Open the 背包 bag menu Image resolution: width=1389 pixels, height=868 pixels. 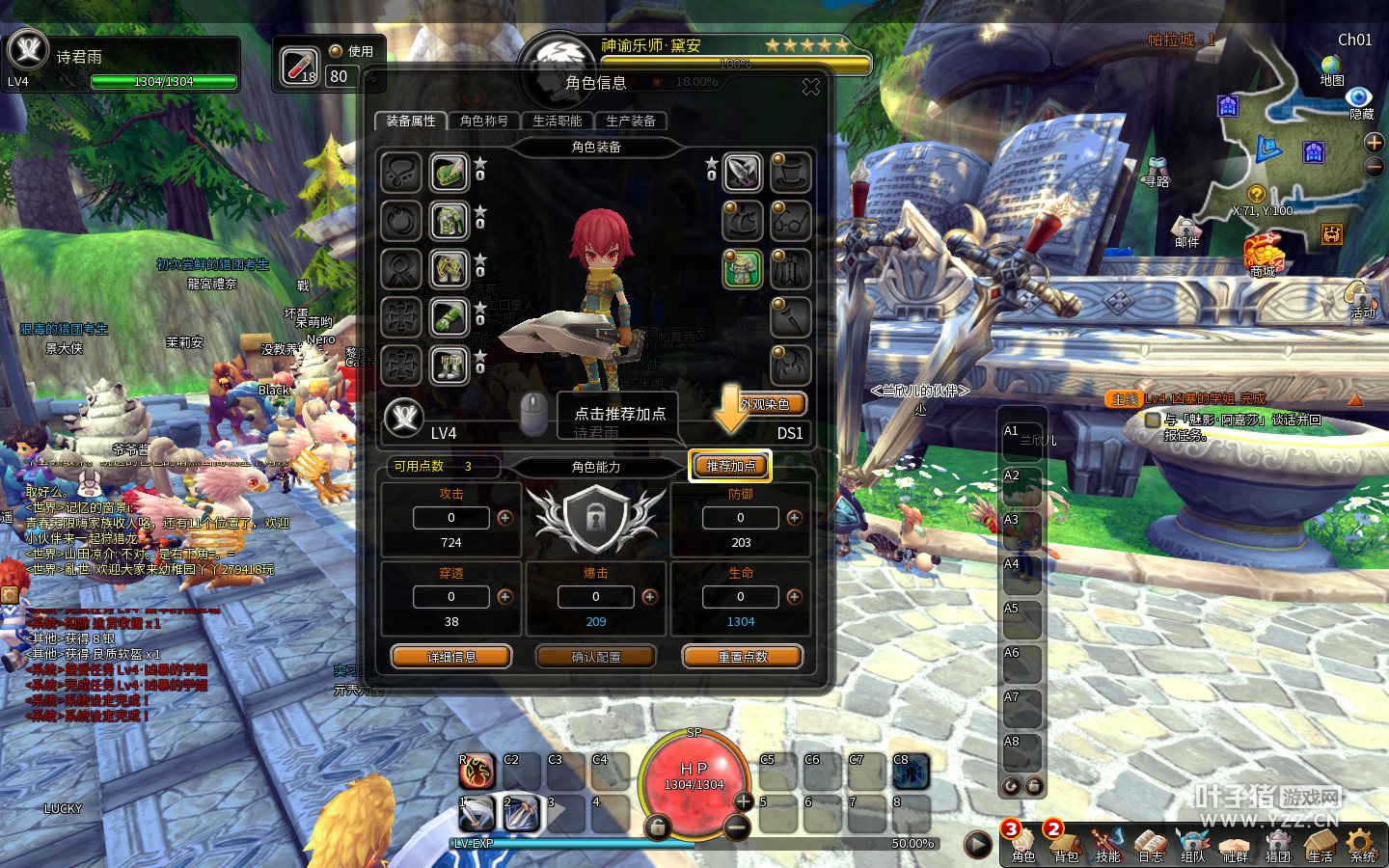click(1065, 844)
